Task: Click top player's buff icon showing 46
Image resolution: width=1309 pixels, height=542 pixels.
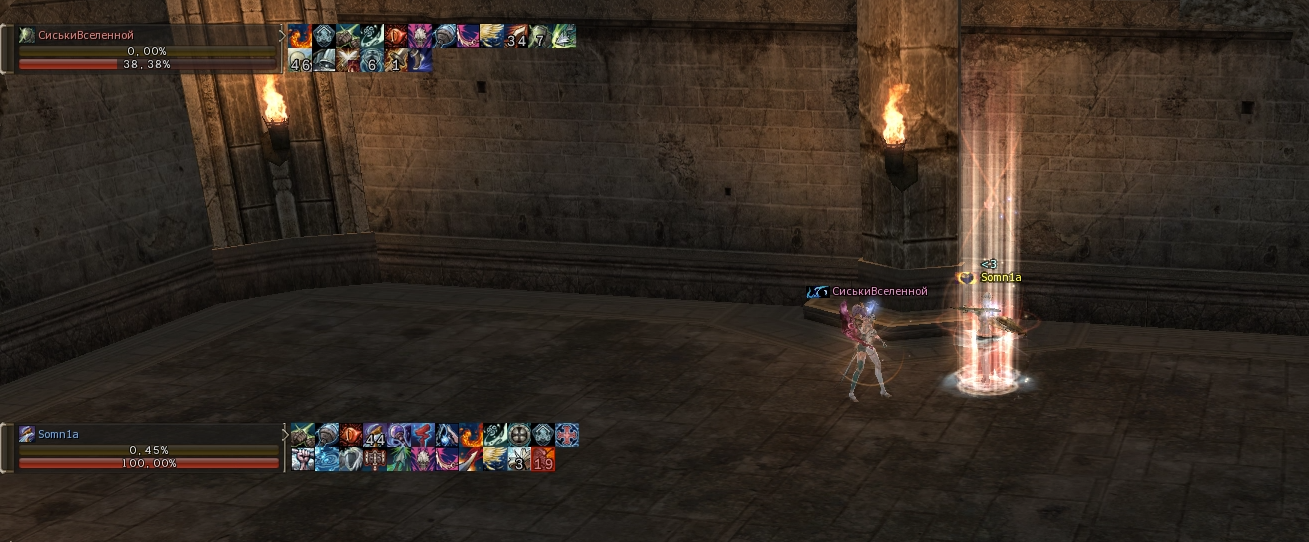Action: point(300,61)
